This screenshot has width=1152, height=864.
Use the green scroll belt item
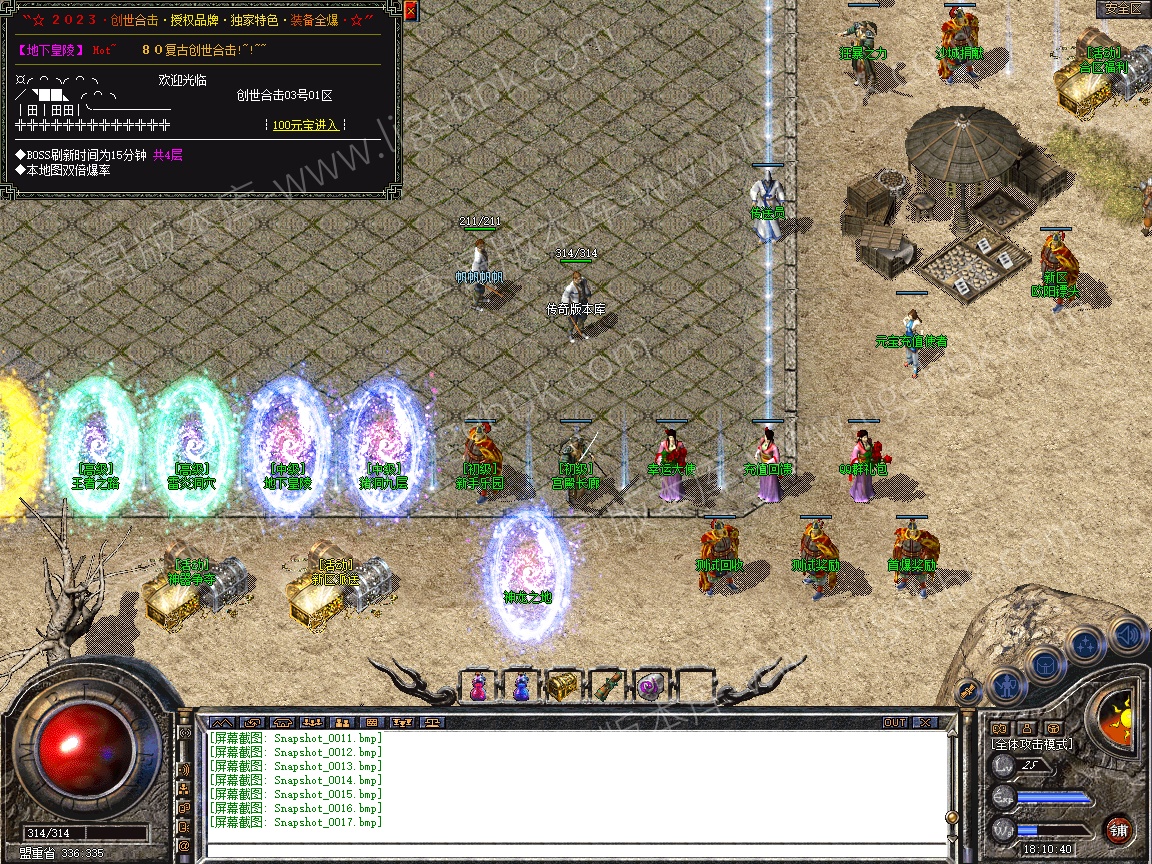(x=605, y=688)
